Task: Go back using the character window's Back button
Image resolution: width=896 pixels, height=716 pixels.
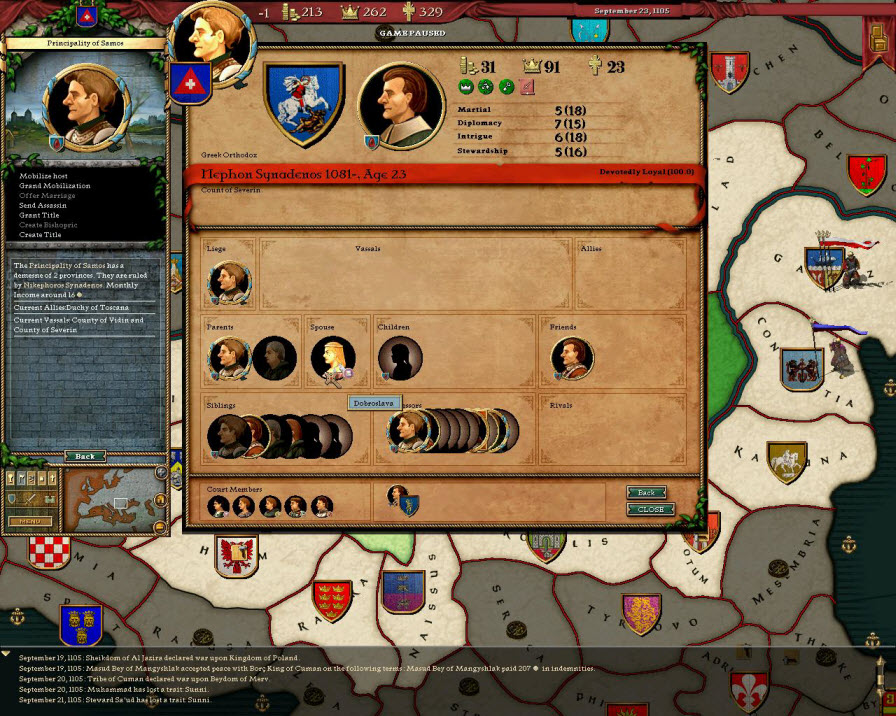Action: pos(647,493)
